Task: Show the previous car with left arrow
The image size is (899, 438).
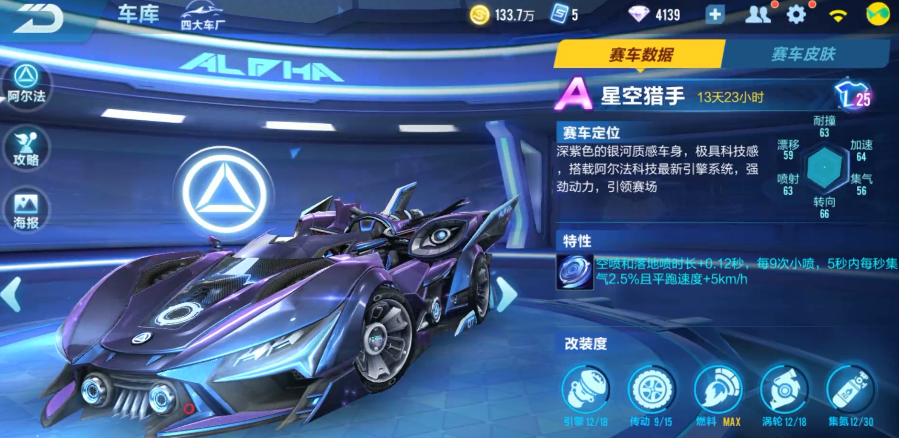Action: [12, 294]
